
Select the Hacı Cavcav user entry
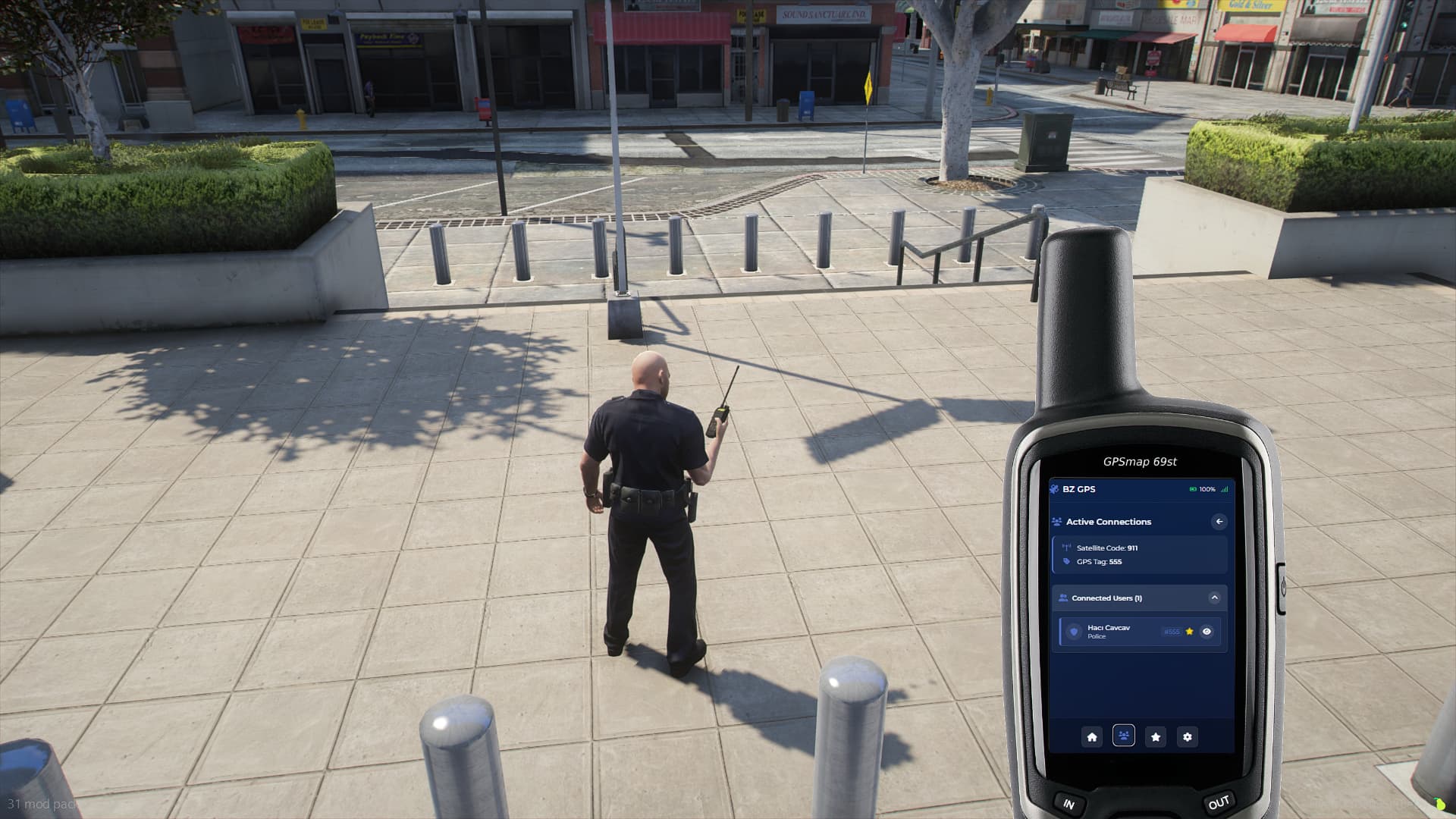click(x=1113, y=632)
